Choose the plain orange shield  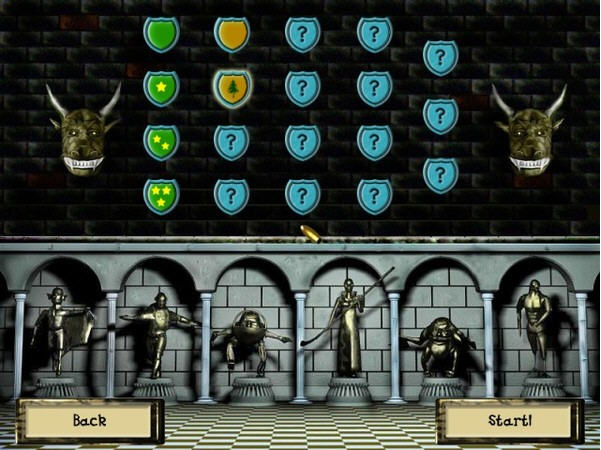click(x=232, y=34)
